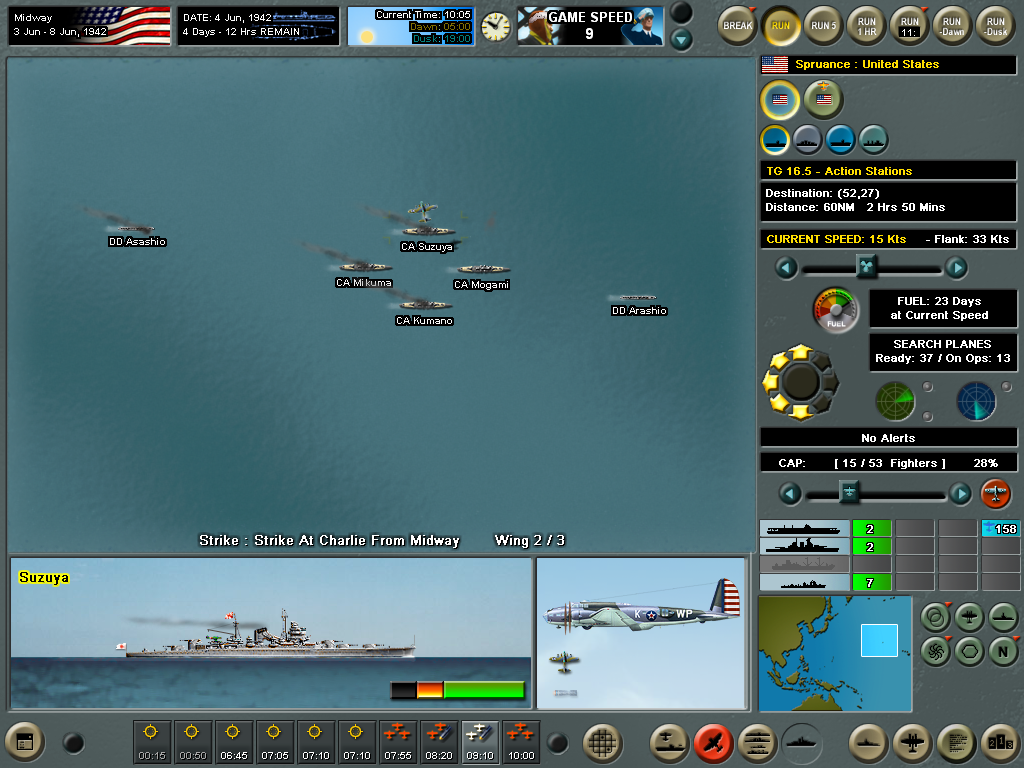Image resolution: width=1024 pixels, height=768 pixels.
Task: Increase task group speed with right arrow
Action: click(x=956, y=267)
